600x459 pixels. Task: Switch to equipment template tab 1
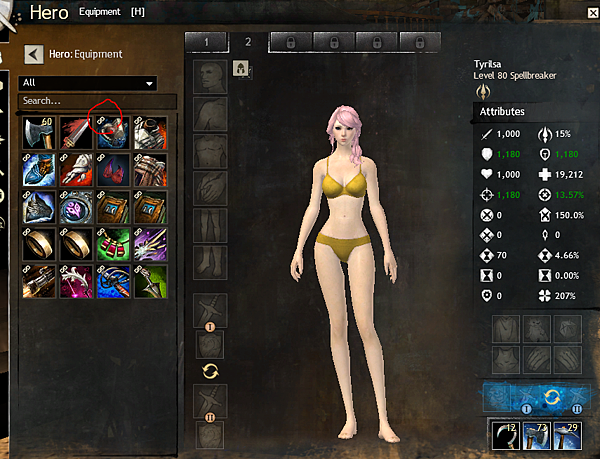point(206,42)
